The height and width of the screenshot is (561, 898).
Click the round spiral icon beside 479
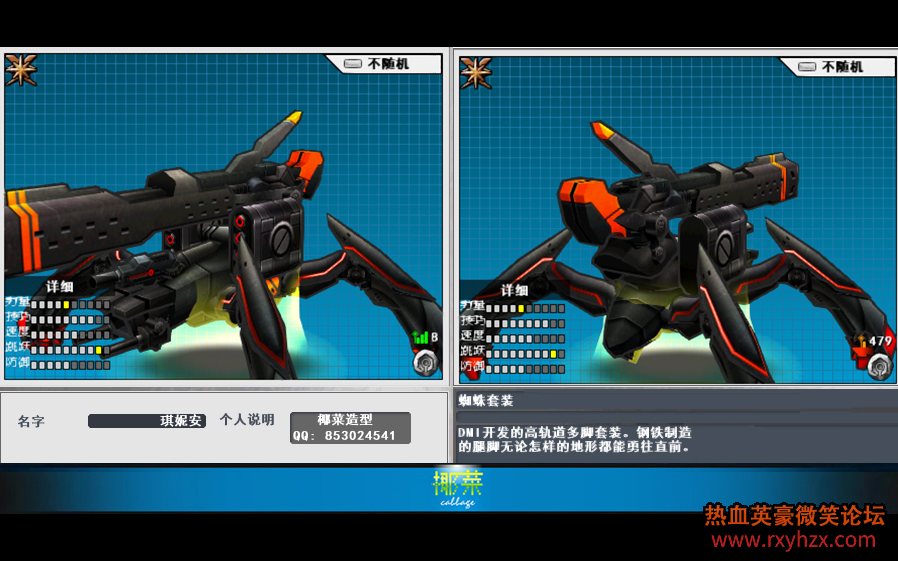point(879,366)
